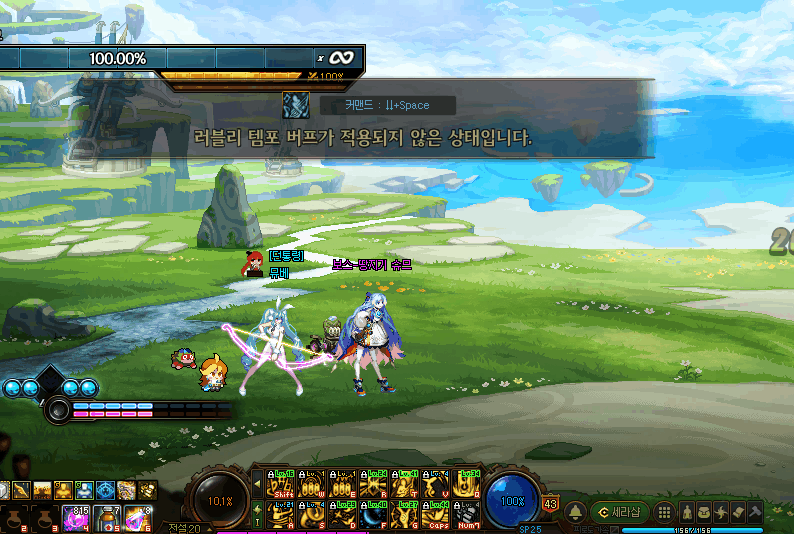
Task: Open the quest scroll icon
Action: click(738, 512)
